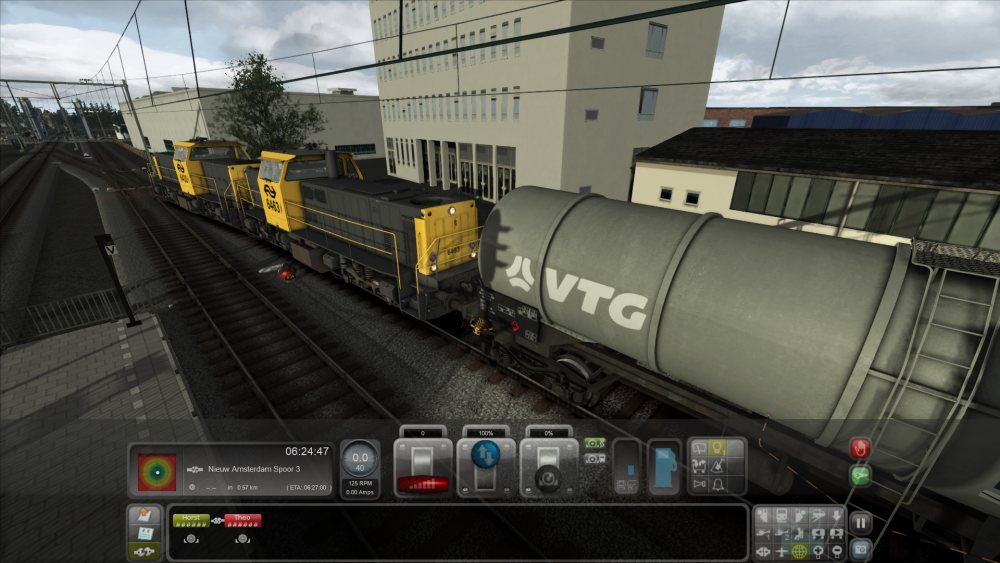
Task: Click the train brake lever control
Action: pyautogui.click(x=549, y=466)
